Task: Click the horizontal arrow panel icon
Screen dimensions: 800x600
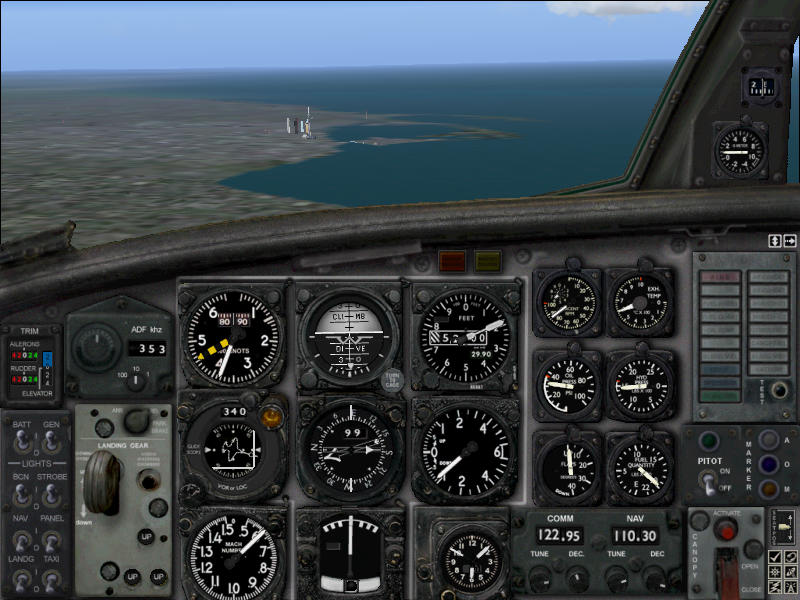Action: coord(790,241)
